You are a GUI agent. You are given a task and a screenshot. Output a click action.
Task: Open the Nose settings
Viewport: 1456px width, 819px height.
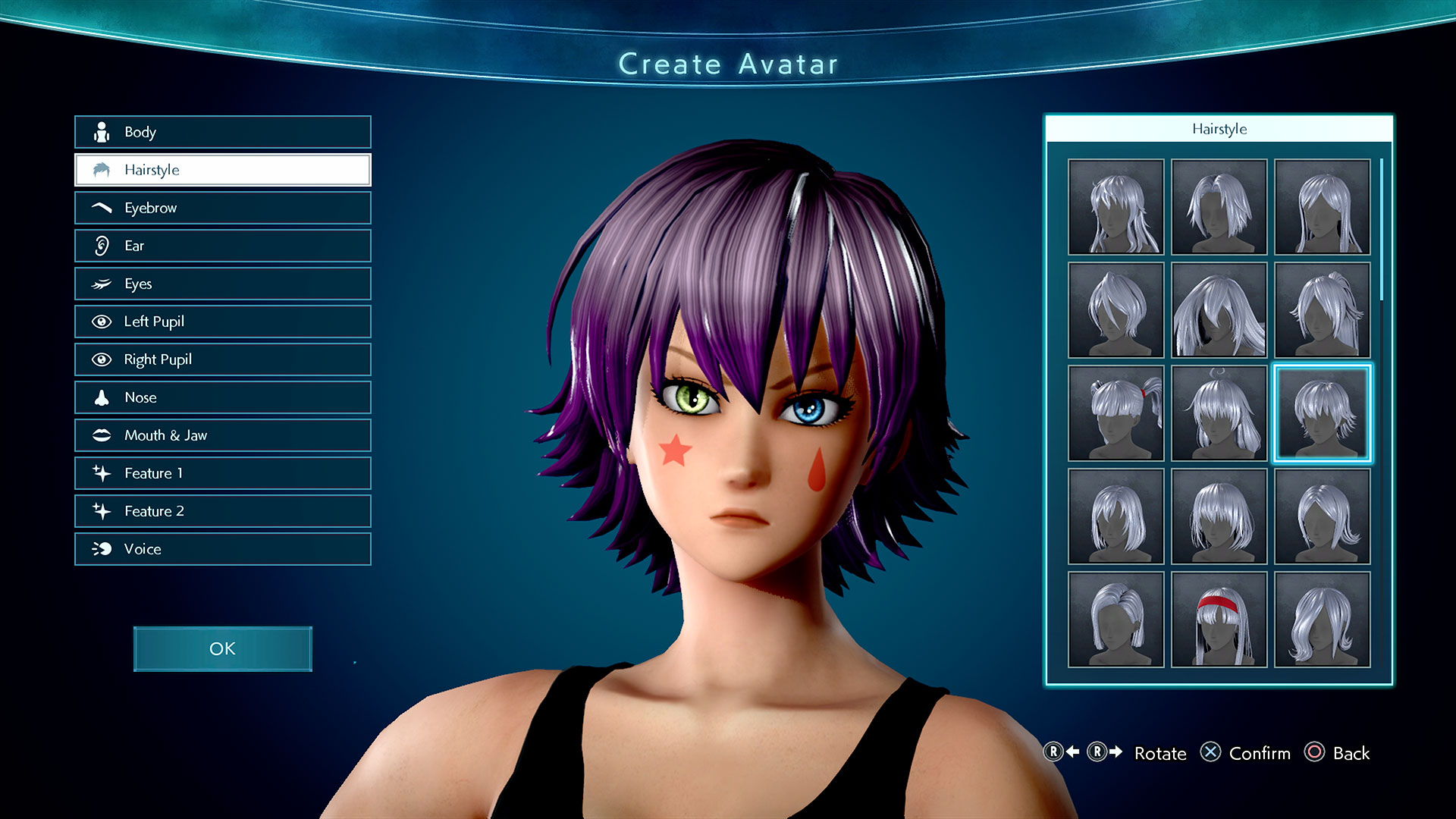click(x=222, y=397)
